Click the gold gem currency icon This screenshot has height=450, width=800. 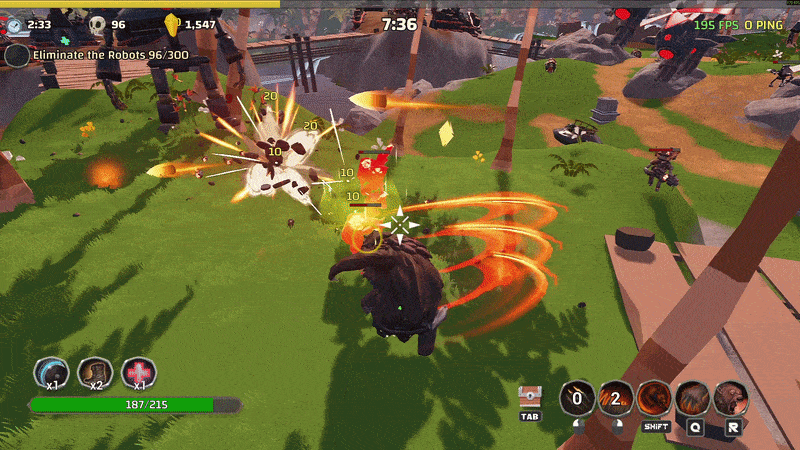point(171,24)
